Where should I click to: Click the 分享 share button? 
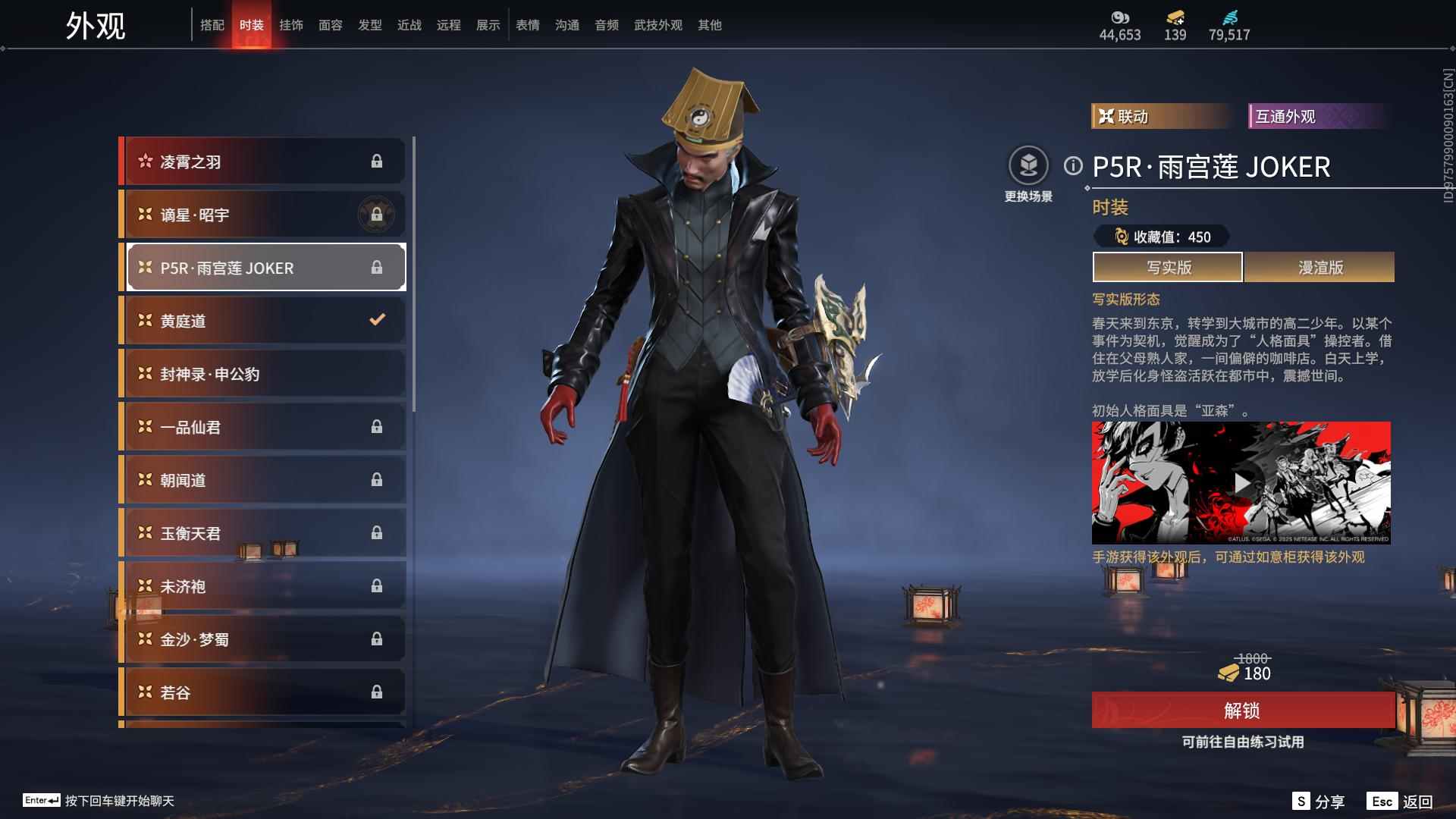[x=1319, y=802]
